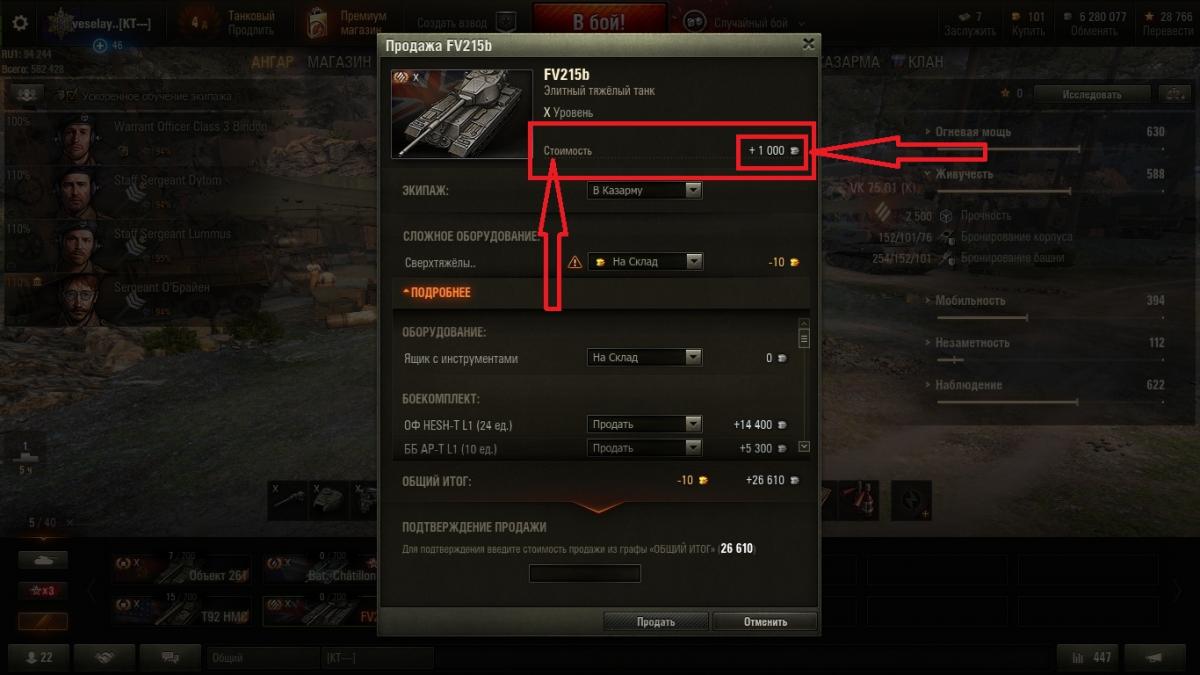The image size is (1200, 675).
Task: Collapse the Подробнее details section
Action: (437, 293)
